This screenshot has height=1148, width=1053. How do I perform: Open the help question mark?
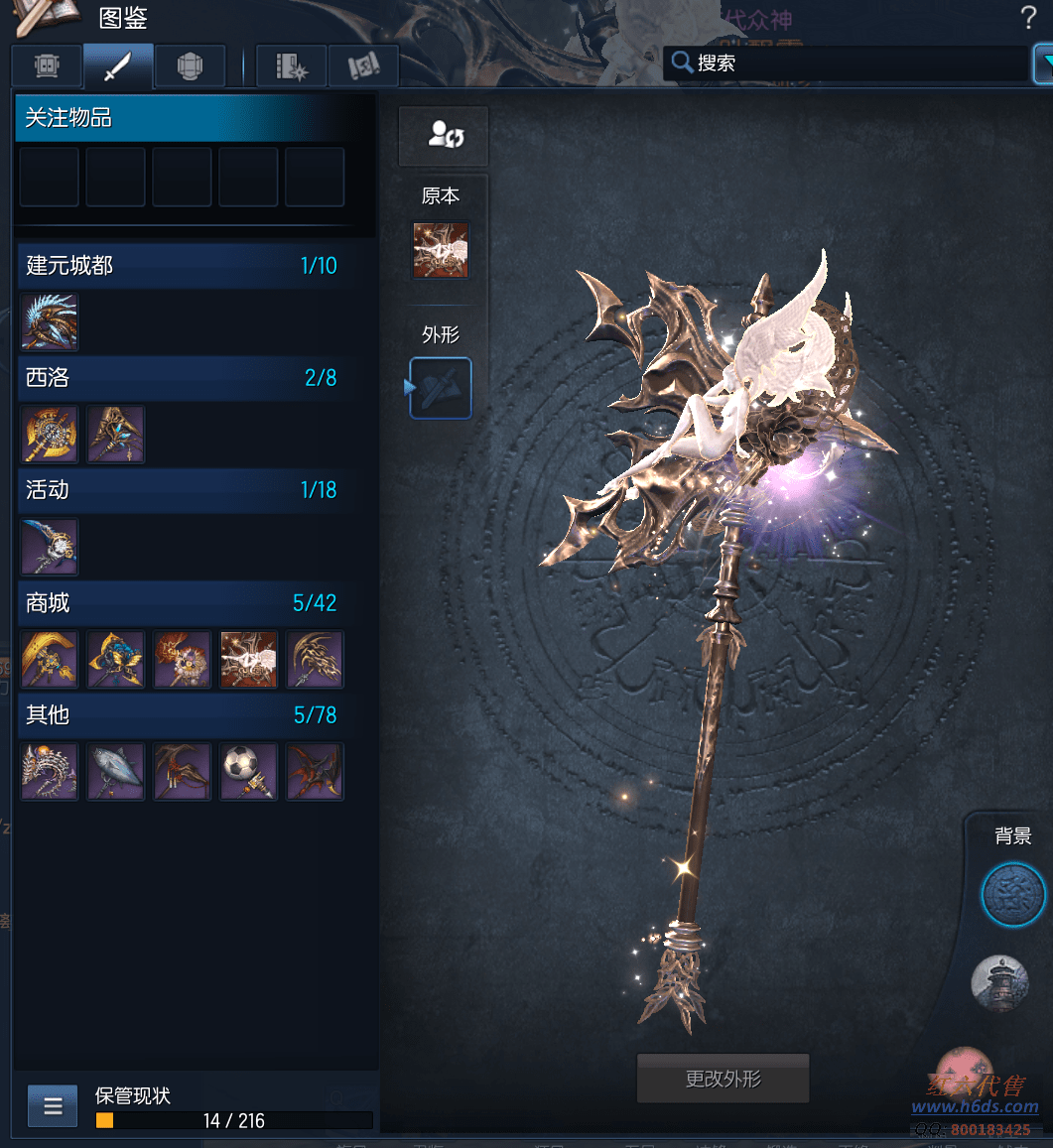pyautogui.click(x=1028, y=17)
